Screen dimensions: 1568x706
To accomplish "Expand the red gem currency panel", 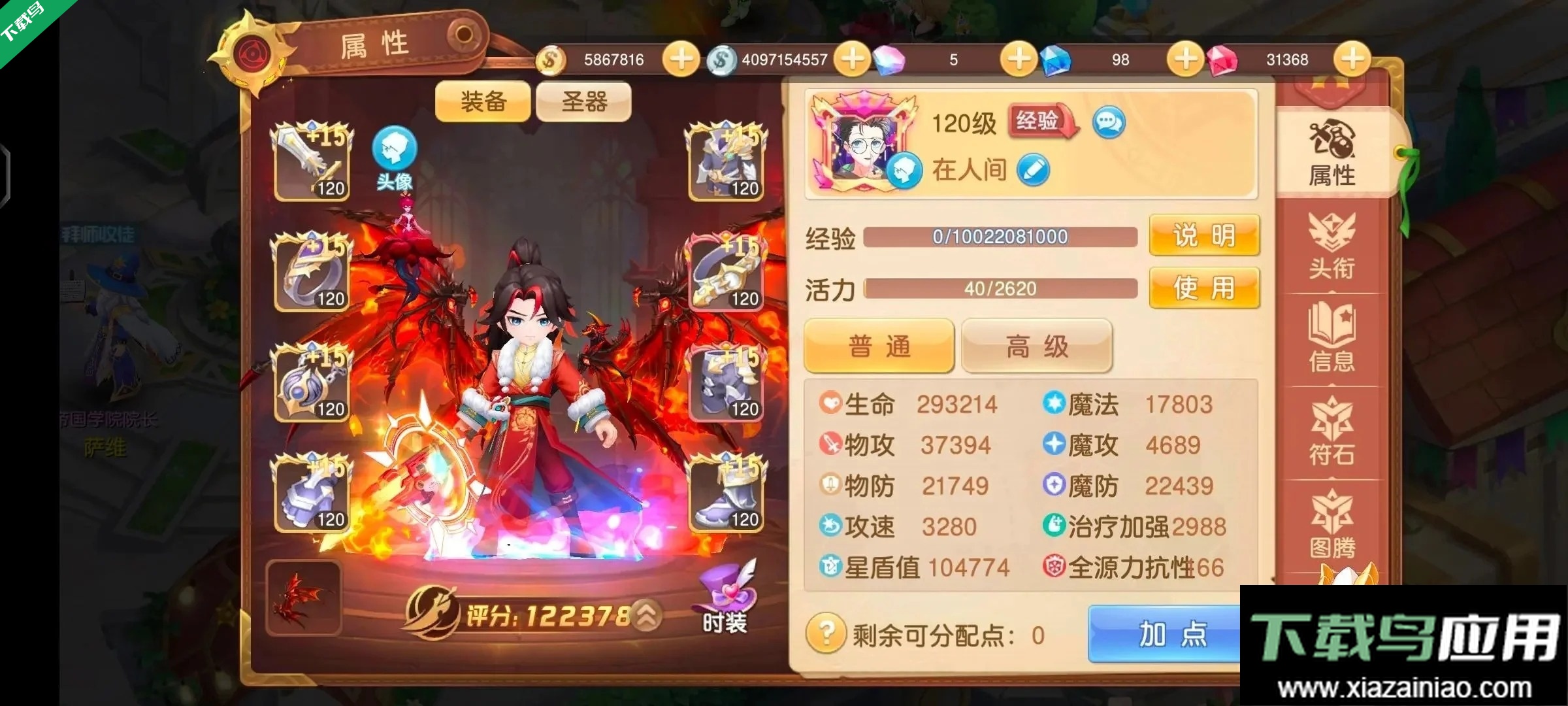I will (x=1351, y=59).
